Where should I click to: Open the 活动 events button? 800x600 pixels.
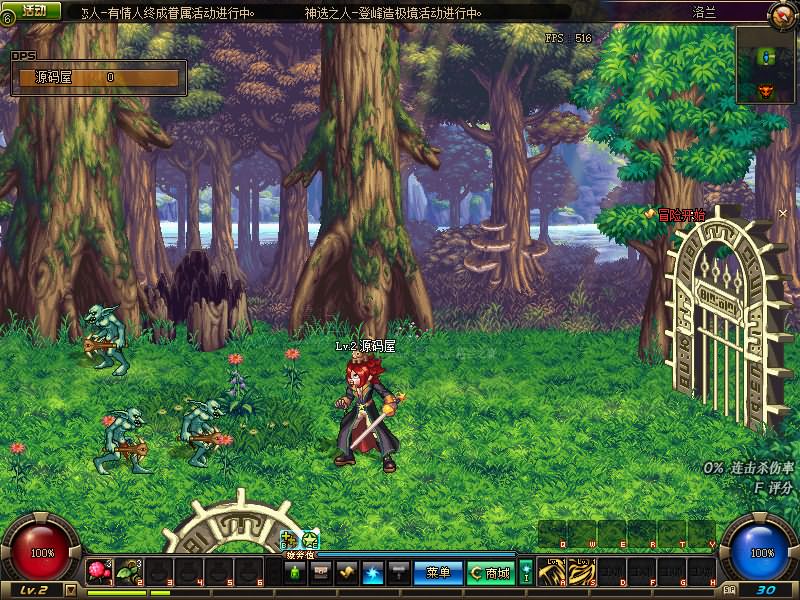pos(34,10)
